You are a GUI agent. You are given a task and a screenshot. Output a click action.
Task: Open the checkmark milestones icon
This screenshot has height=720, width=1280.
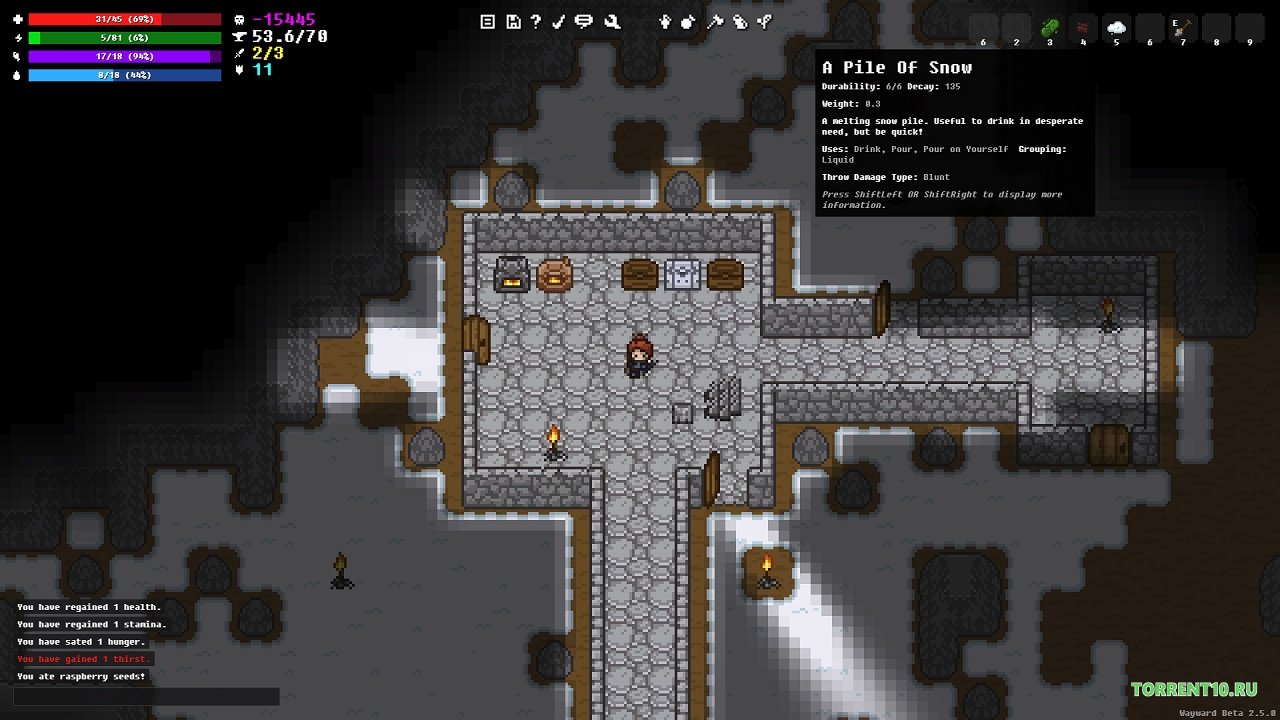[x=559, y=21]
